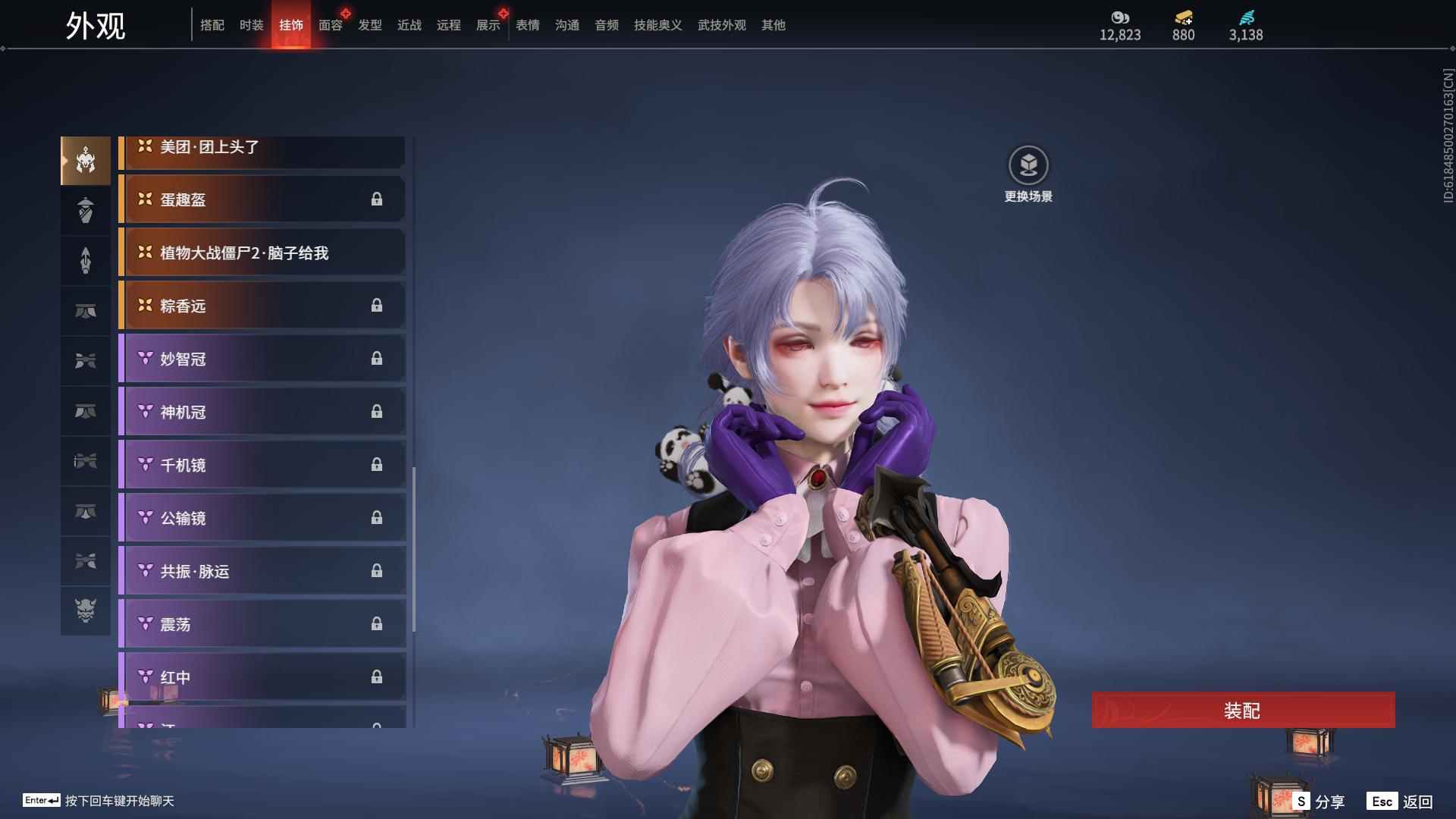The width and height of the screenshot is (1456, 819).
Task: Select the 共振·脉运 entry
Action: 262,571
